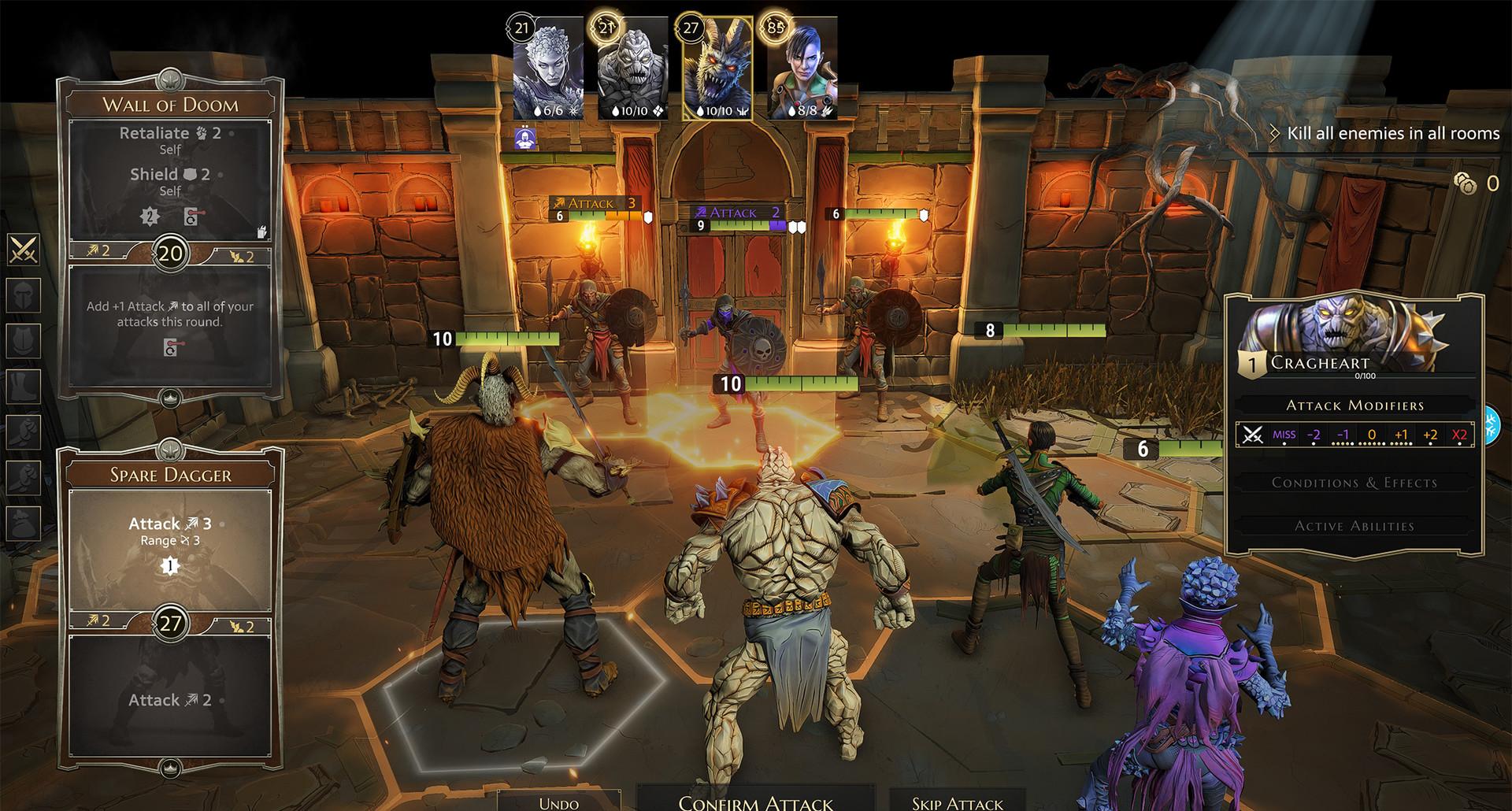
Task: Confirm the attack
Action: pos(755,802)
